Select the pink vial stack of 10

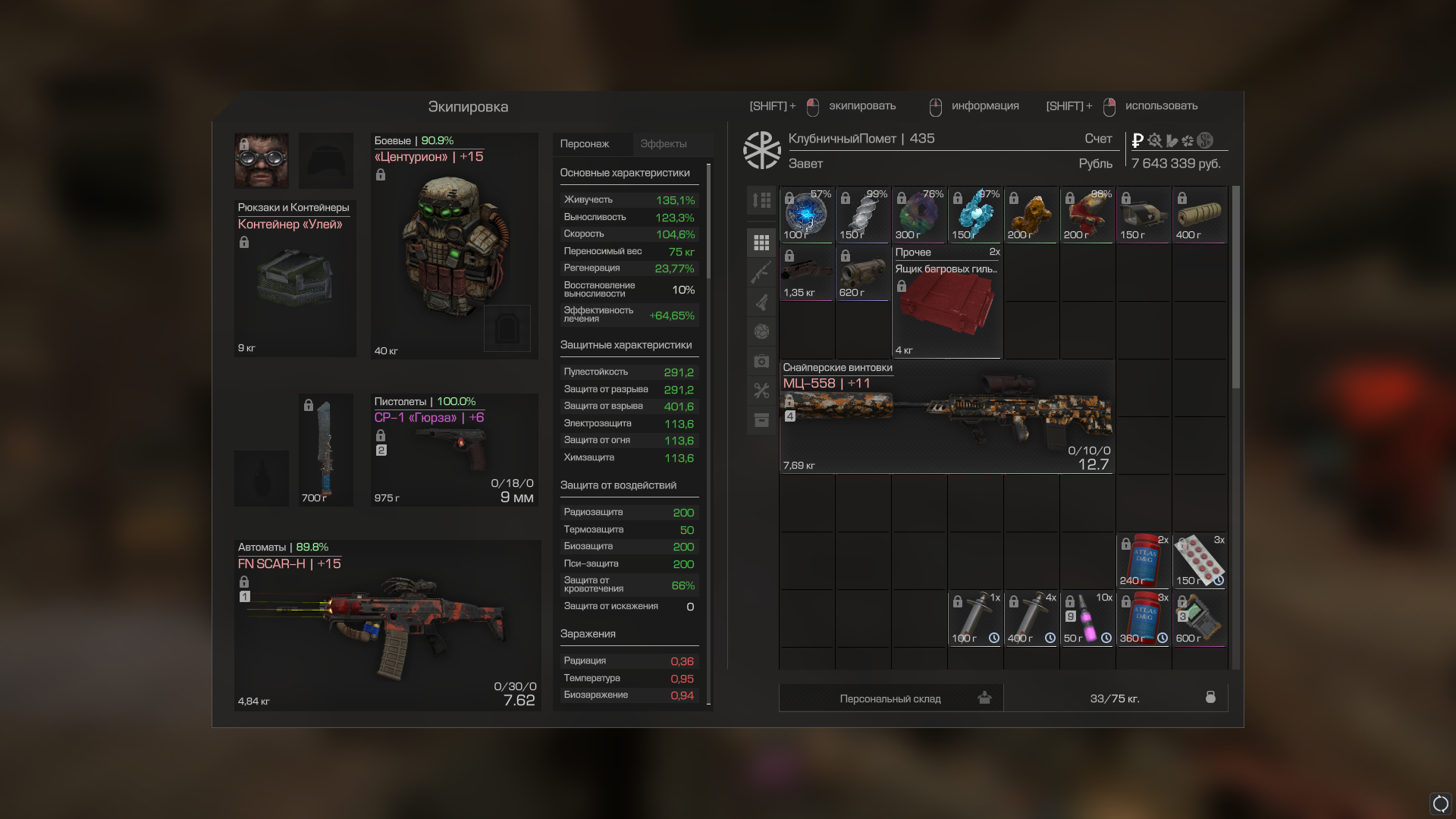pyautogui.click(x=1087, y=618)
